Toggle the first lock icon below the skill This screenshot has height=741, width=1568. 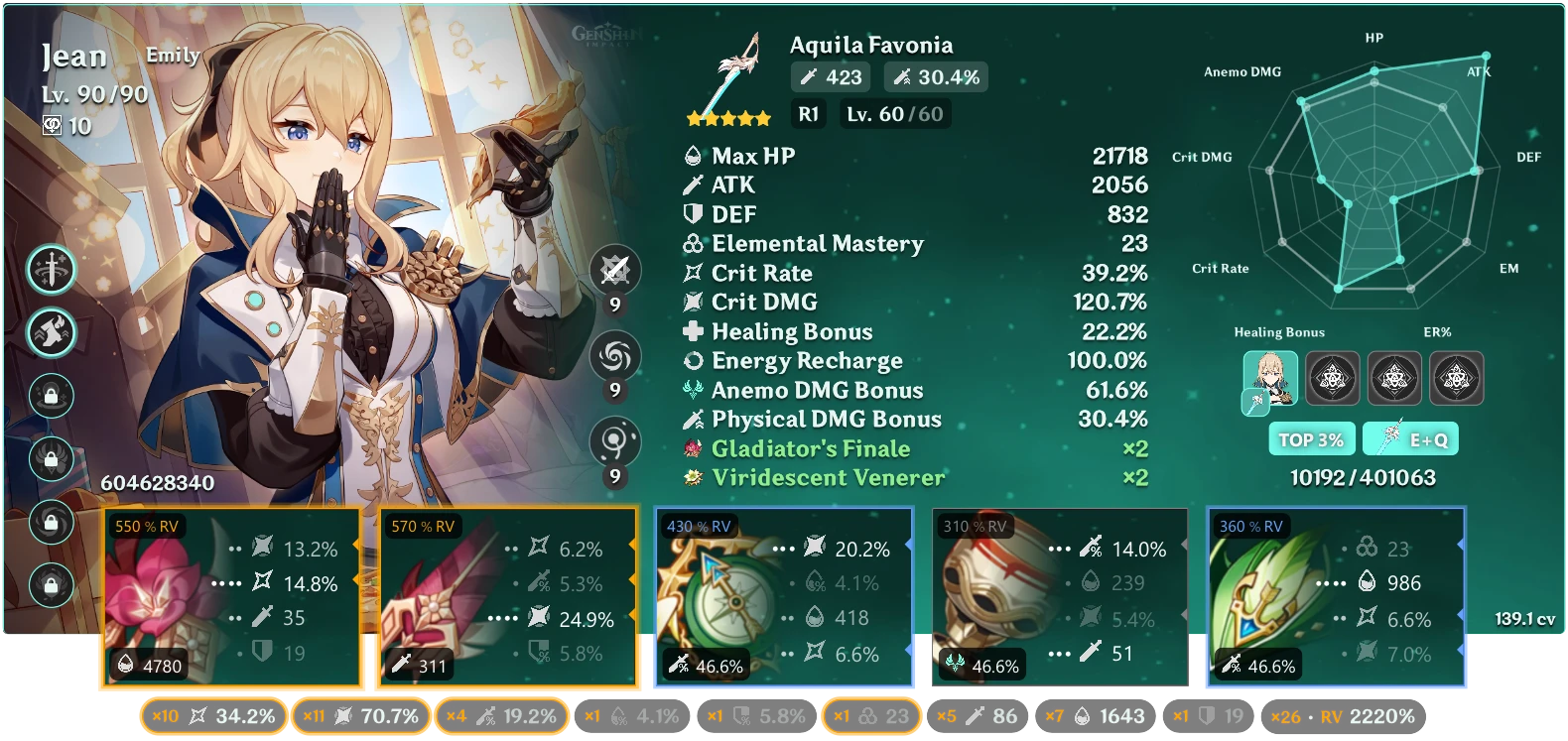click(52, 397)
